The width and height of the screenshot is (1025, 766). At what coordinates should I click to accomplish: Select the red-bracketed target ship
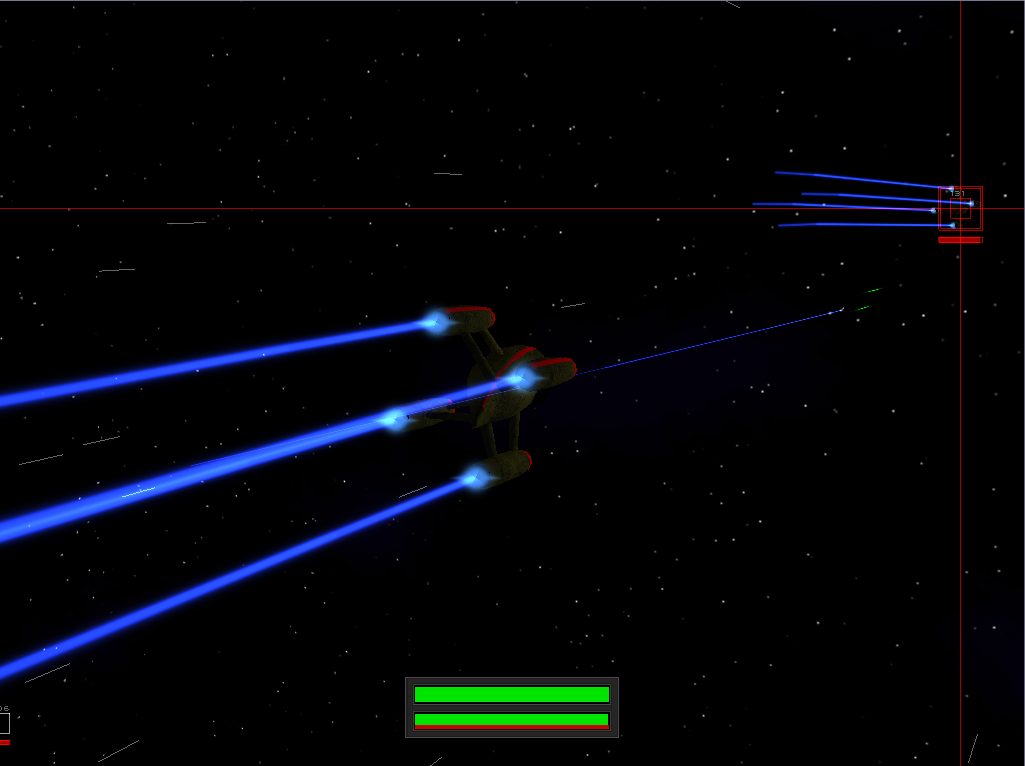tap(960, 209)
